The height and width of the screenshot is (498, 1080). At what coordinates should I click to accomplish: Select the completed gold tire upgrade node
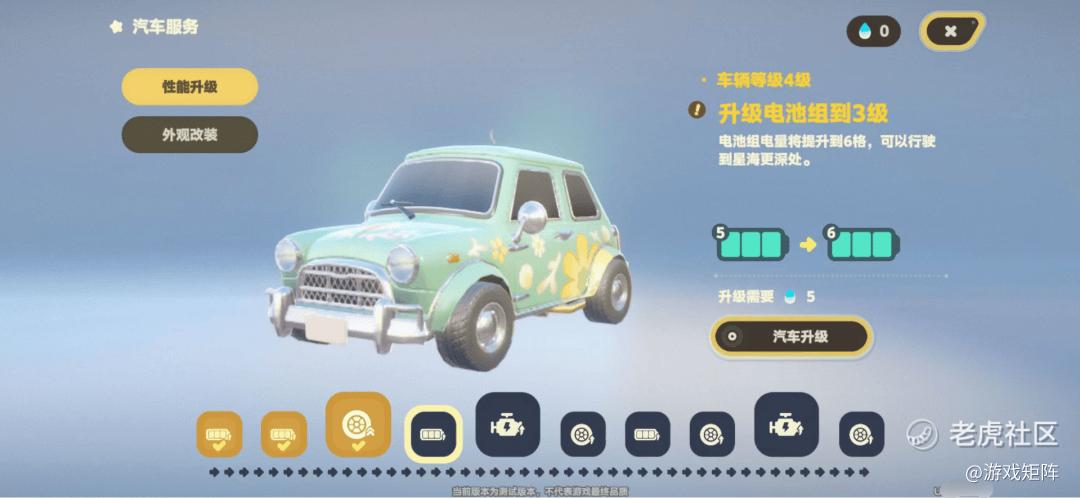(358, 424)
